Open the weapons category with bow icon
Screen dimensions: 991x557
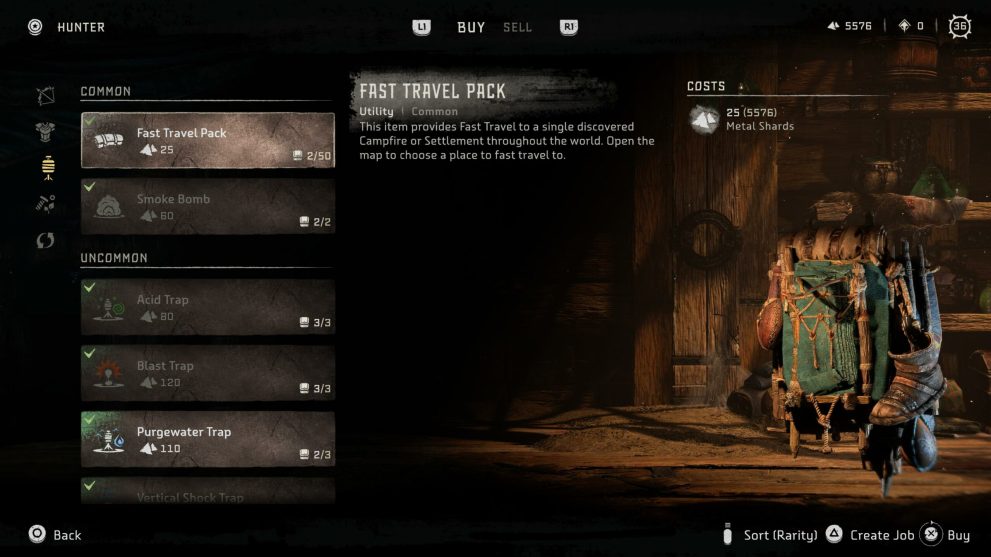tap(46, 96)
